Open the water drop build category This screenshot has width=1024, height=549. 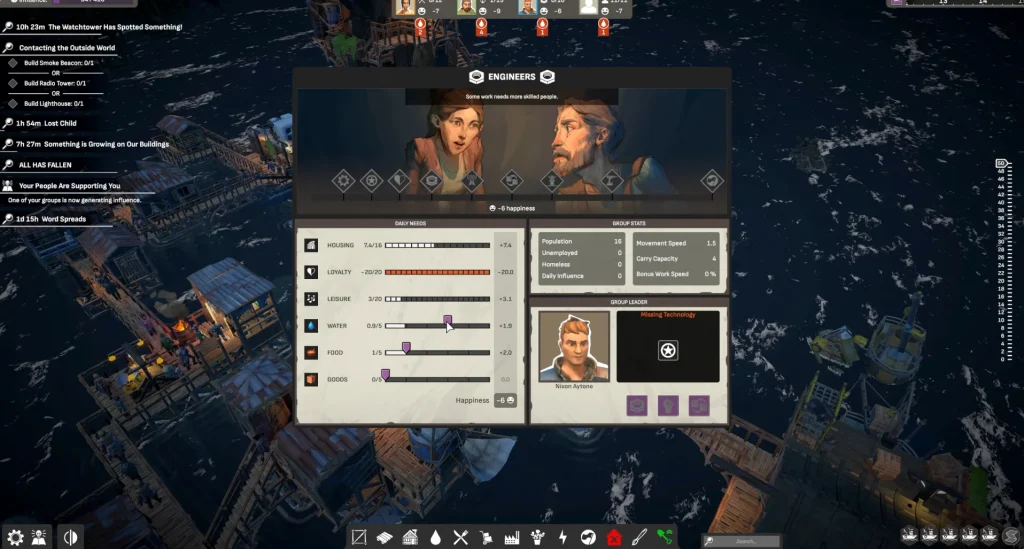coord(436,537)
